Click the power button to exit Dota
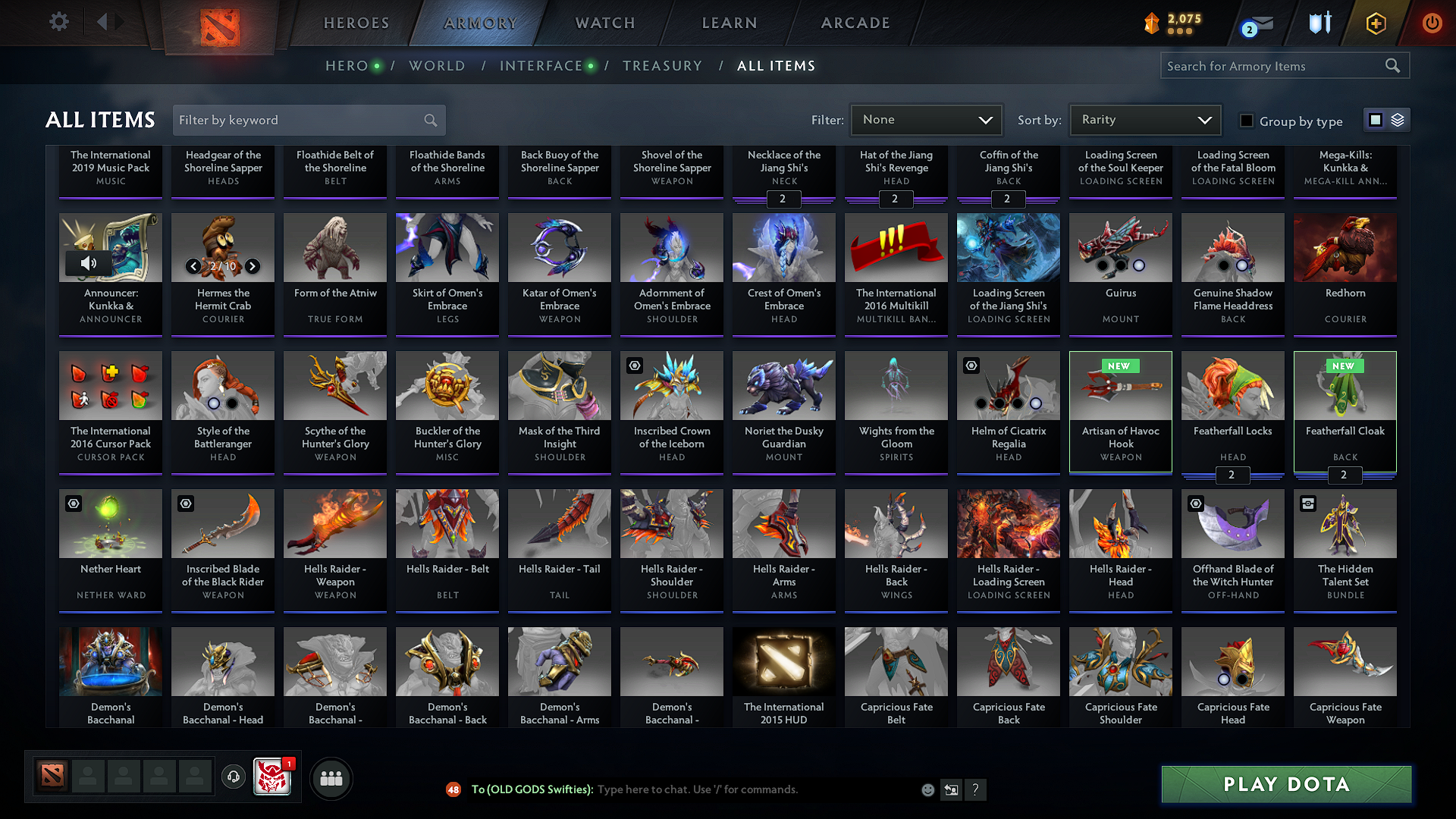The height and width of the screenshot is (819, 1456). [x=1432, y=23]
